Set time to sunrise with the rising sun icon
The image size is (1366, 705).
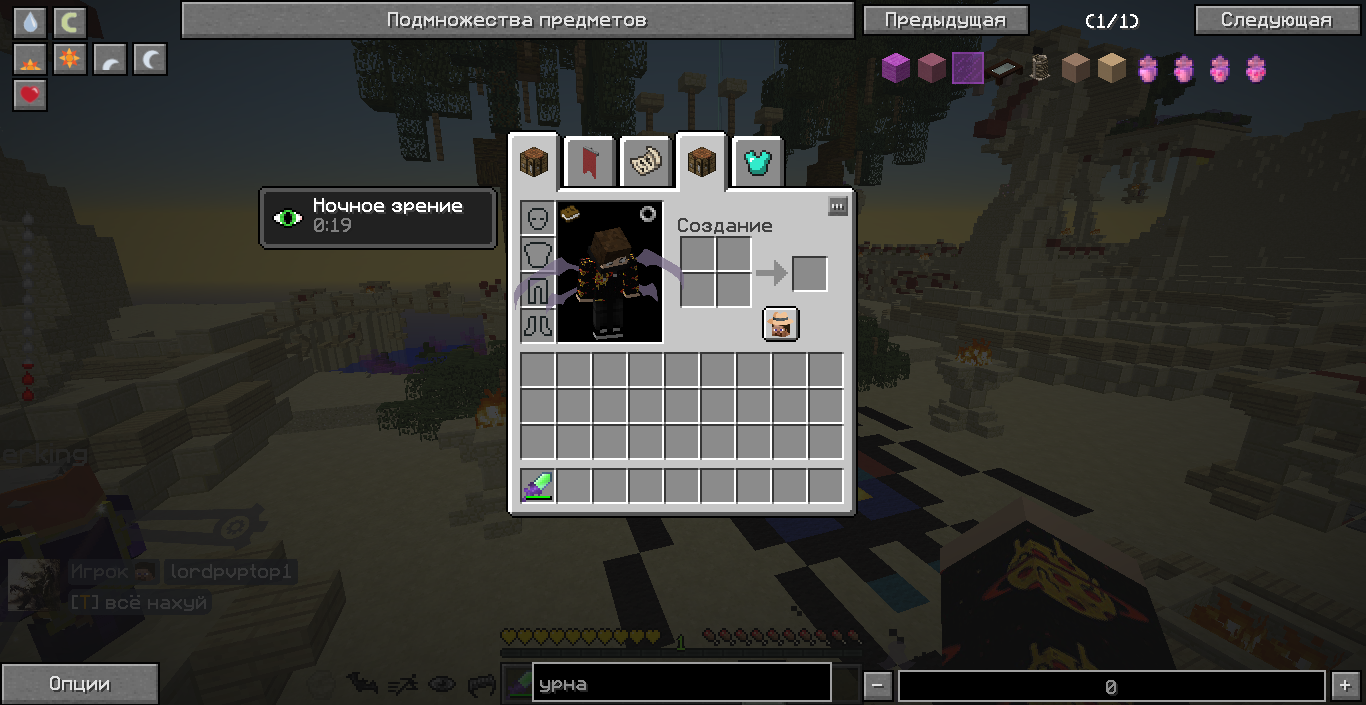pos(30,59)
